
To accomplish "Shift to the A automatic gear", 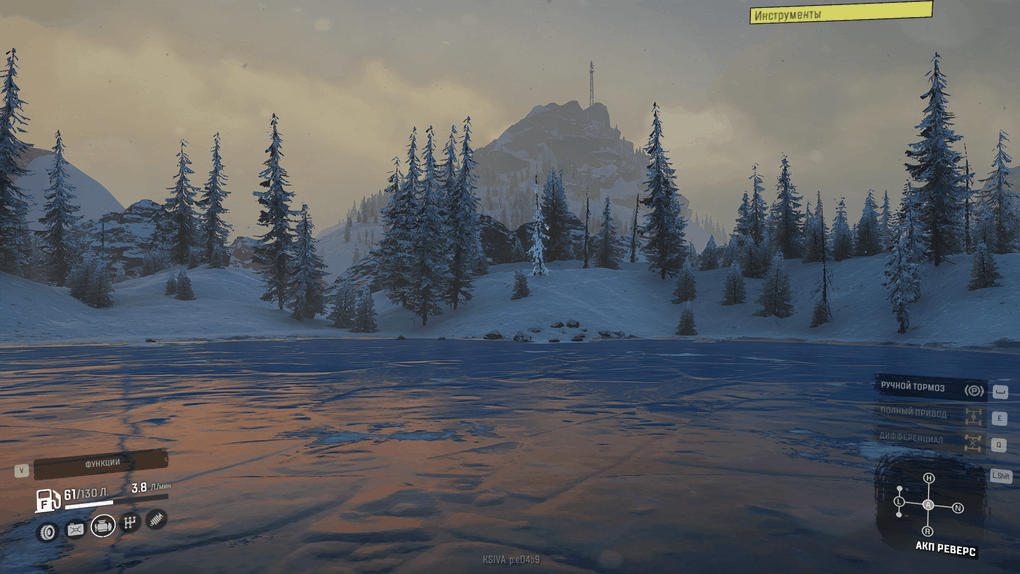I will click(928, 505).
